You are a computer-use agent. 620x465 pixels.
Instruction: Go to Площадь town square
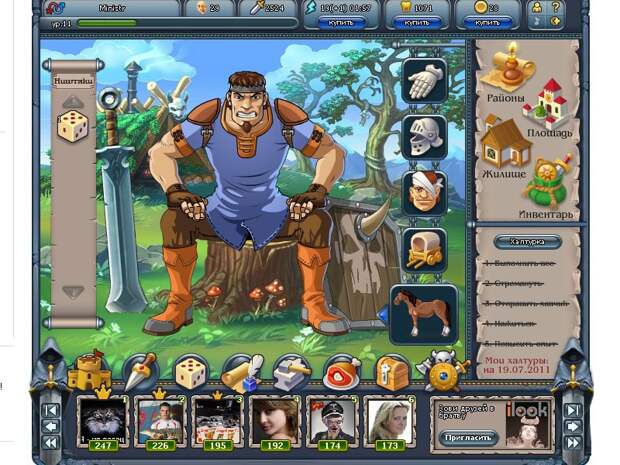tap(545, 108)
